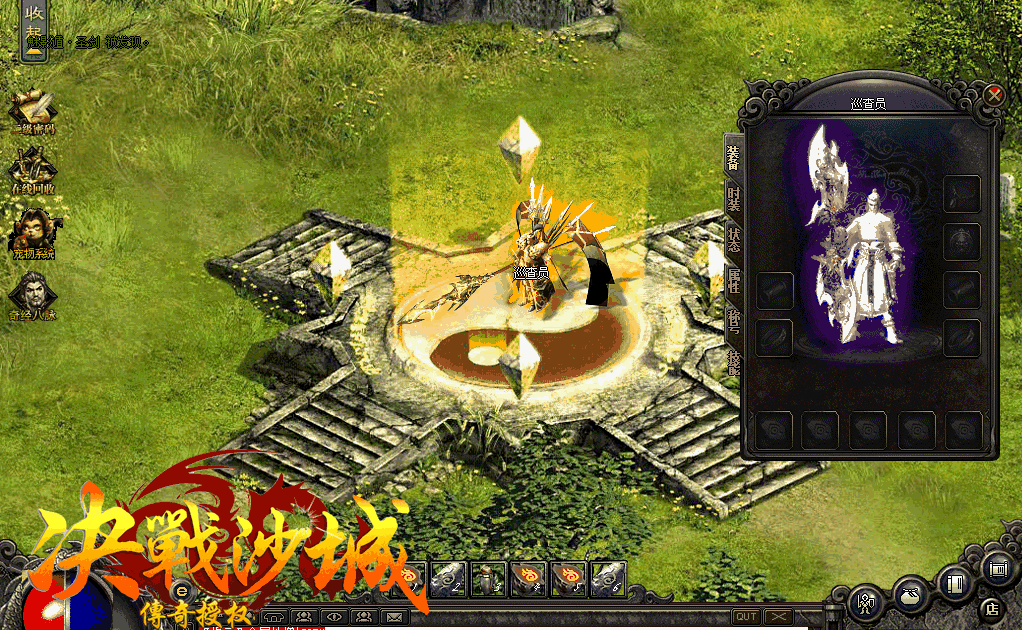Viewport: 1022px width, 630px height.
Task: Click the QUT button on bottom bar
Action: [746, 617]
